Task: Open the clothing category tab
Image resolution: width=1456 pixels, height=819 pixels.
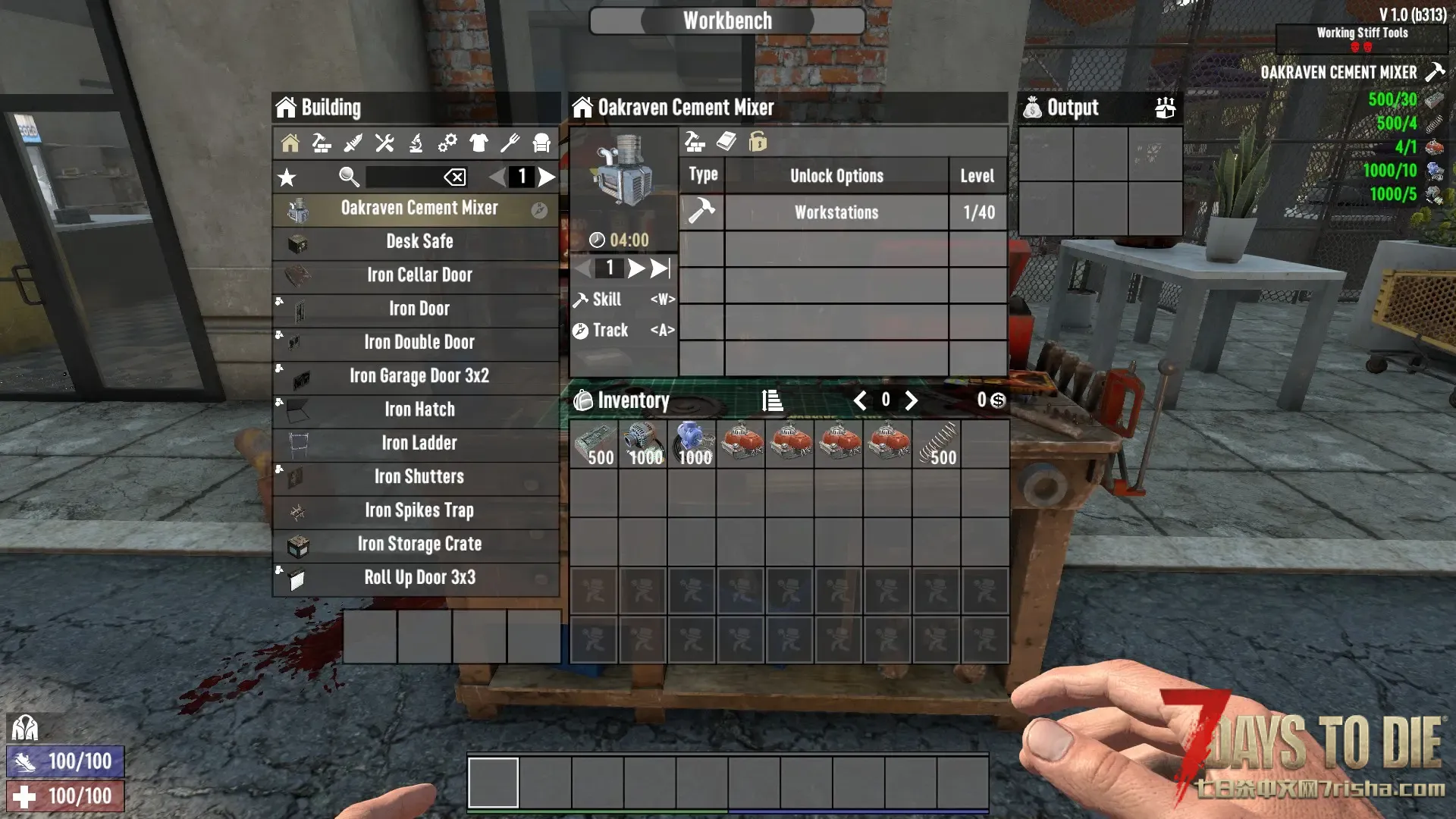Action: (x=479, y=143)
